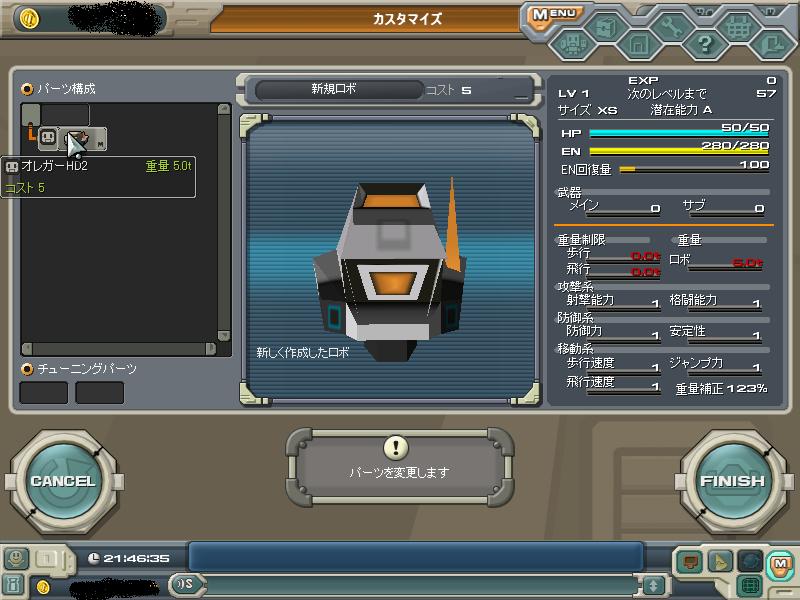
Task: Open the question mark help icon
Action: [x=705, y=43]
